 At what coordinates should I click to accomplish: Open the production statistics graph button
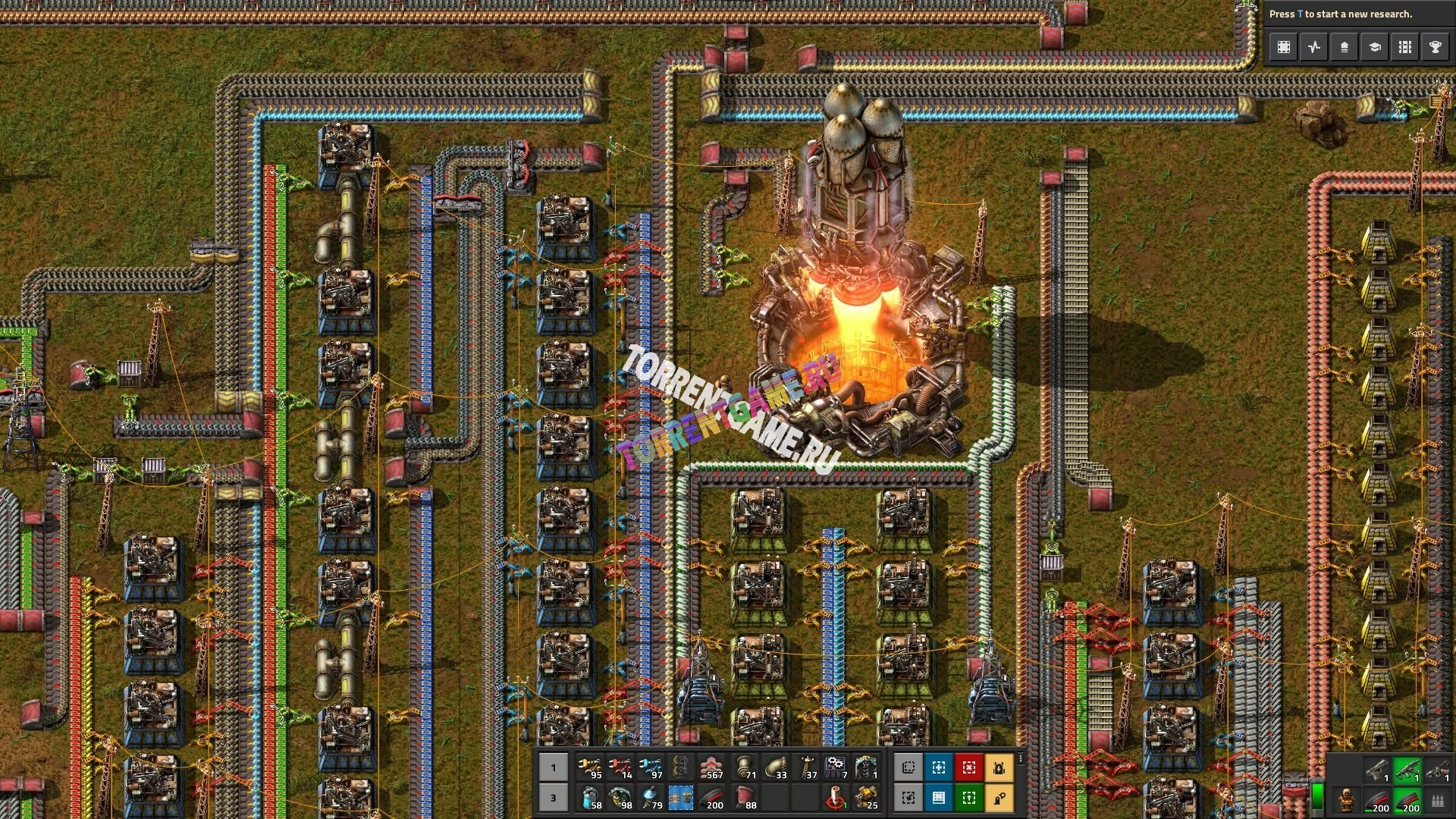click(x=1313, y=47)
